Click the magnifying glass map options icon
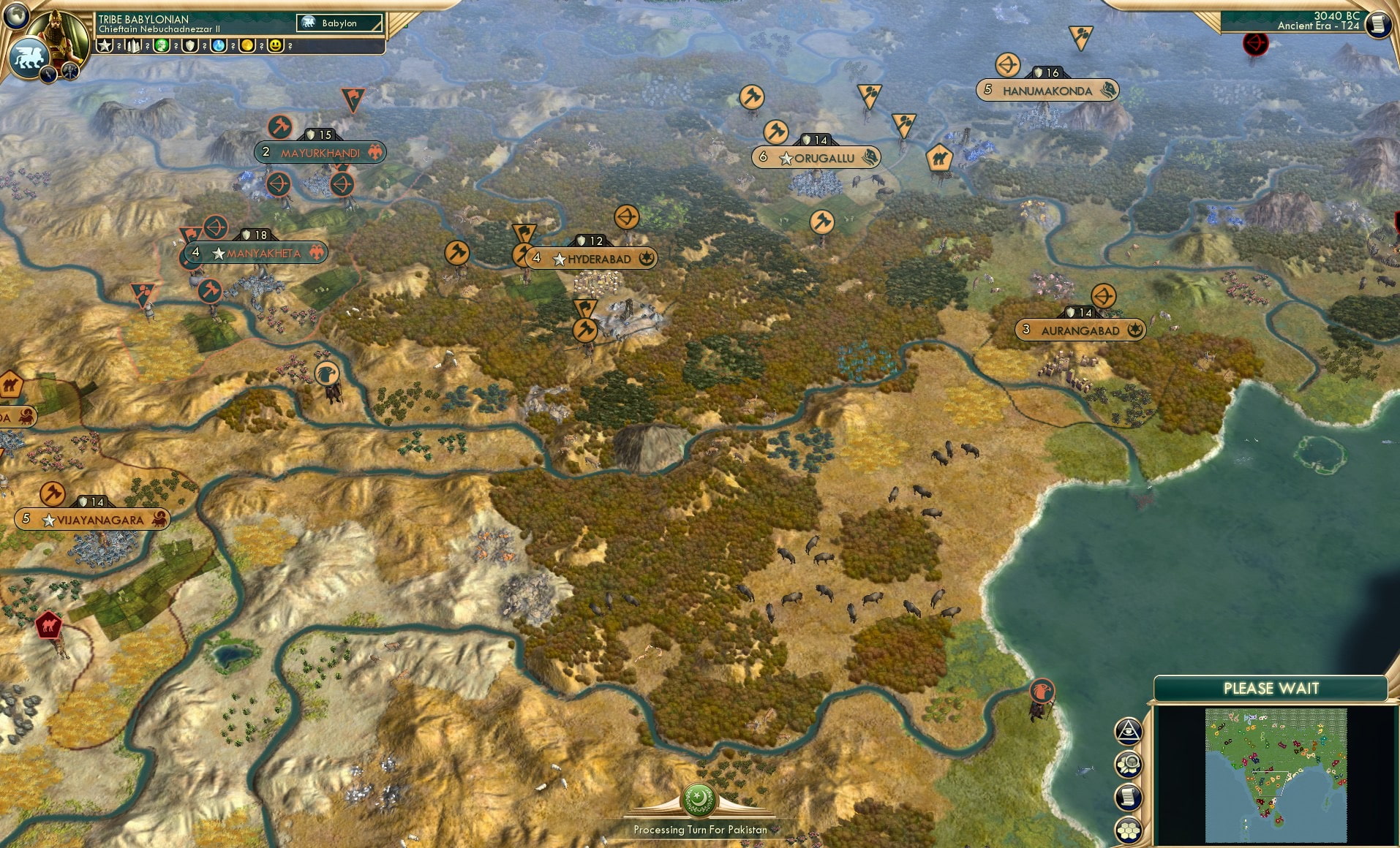This screenshot has width=1400, height=848. (1130, 765)
